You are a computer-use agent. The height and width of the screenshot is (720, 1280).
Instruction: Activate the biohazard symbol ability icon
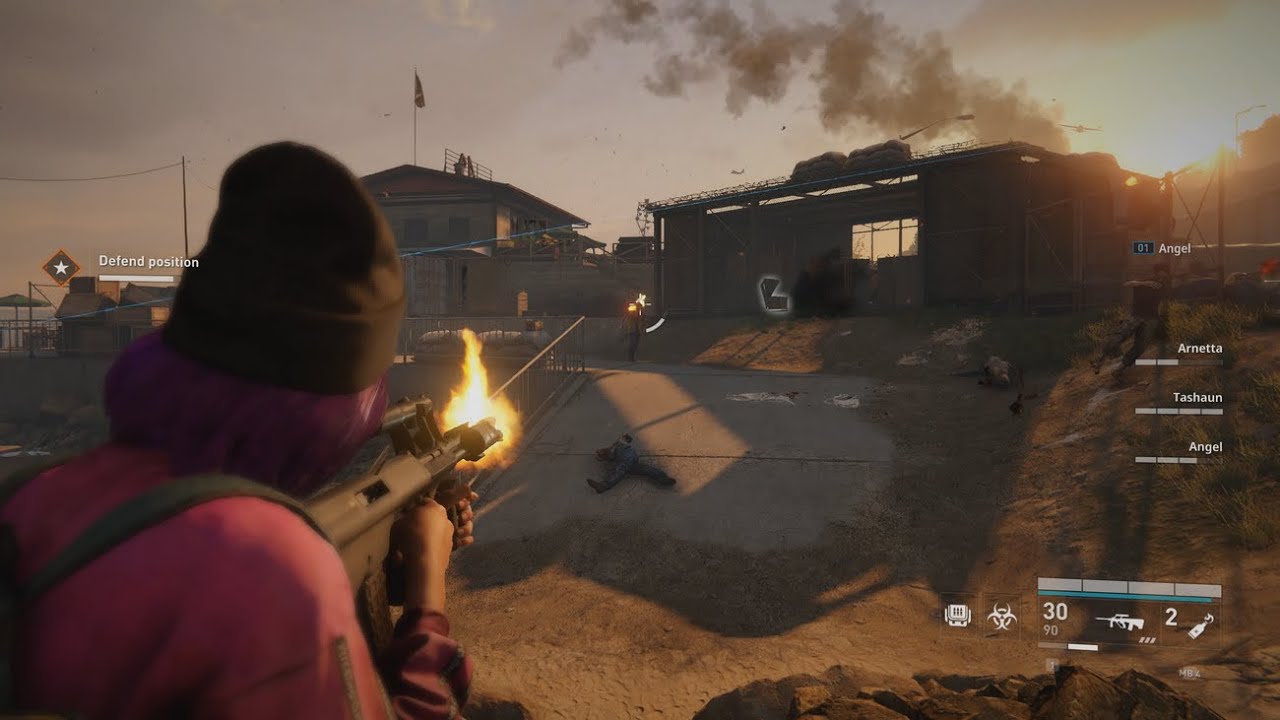tap(1002, 616)
